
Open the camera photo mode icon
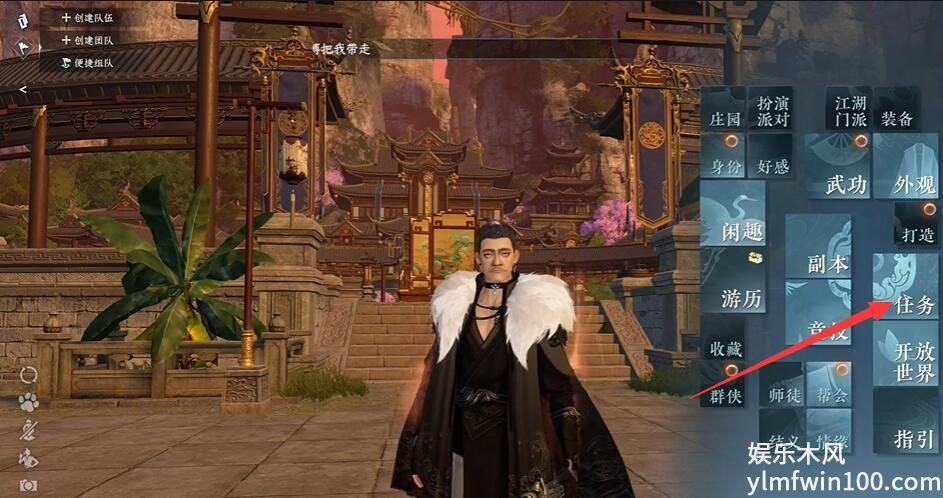(28, 485)
